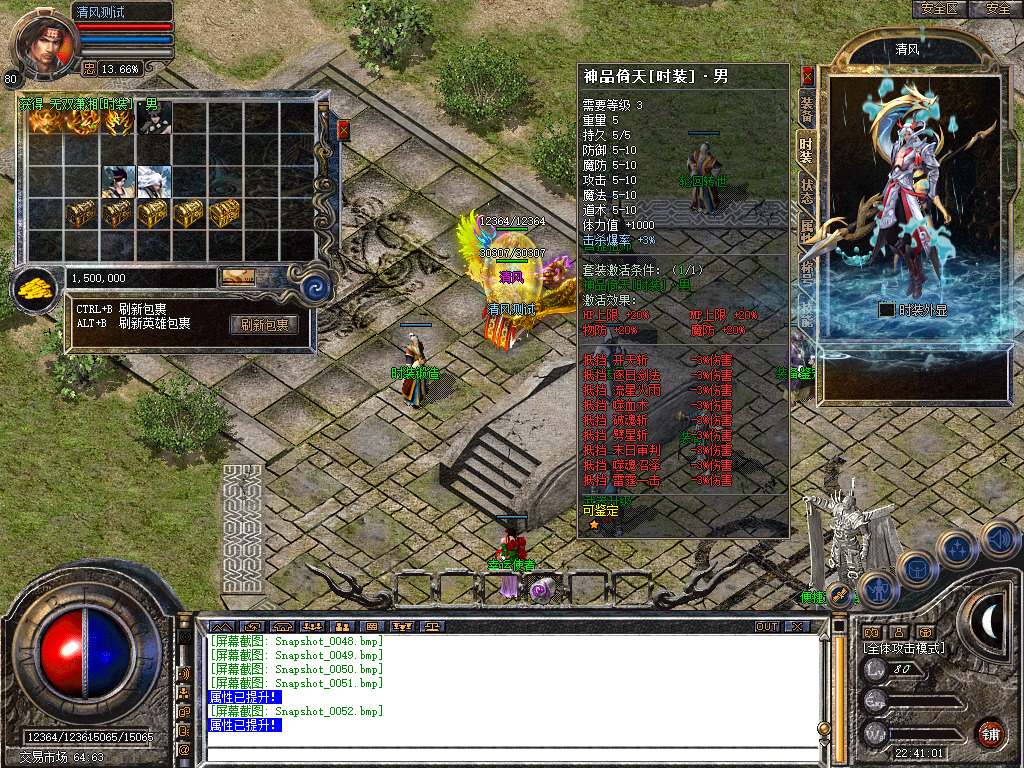Viewport: 1024px width, 768px height.
Task: Open the VIP card button in bag
Action: point(238,277)
